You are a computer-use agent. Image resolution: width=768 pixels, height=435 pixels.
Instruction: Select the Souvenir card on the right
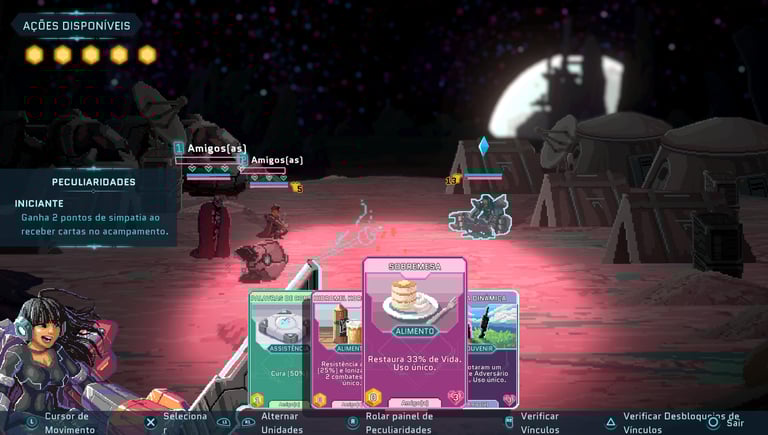pos(494,345)
